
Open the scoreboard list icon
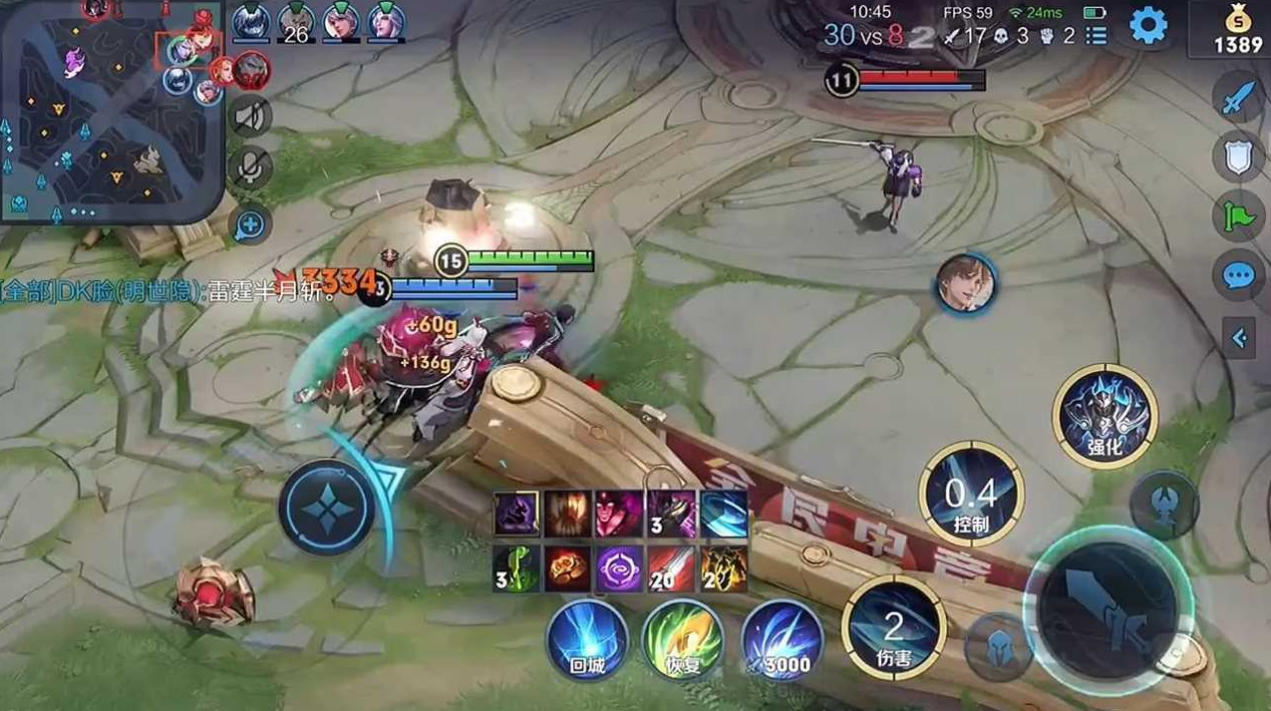point(1097,36)
